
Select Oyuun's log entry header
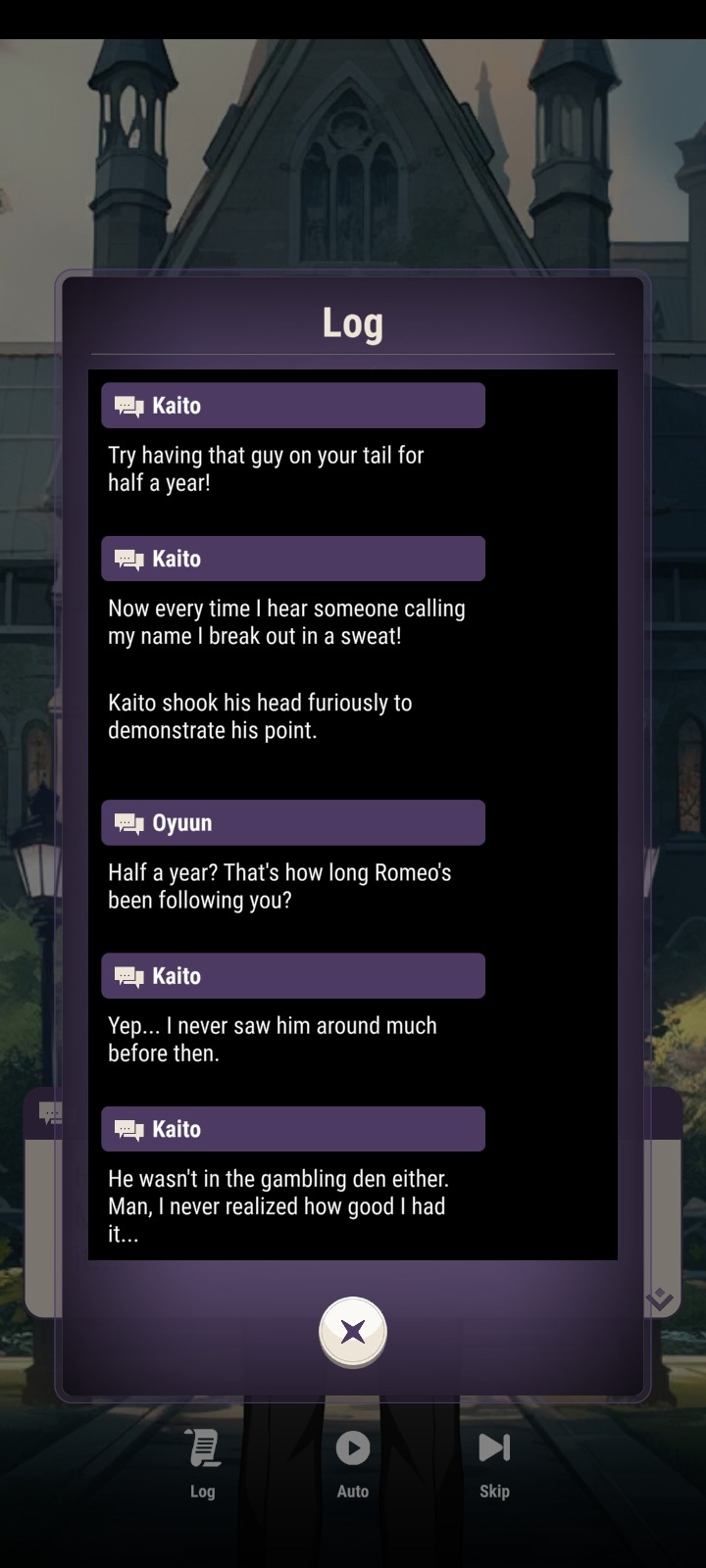coord(293,823)
